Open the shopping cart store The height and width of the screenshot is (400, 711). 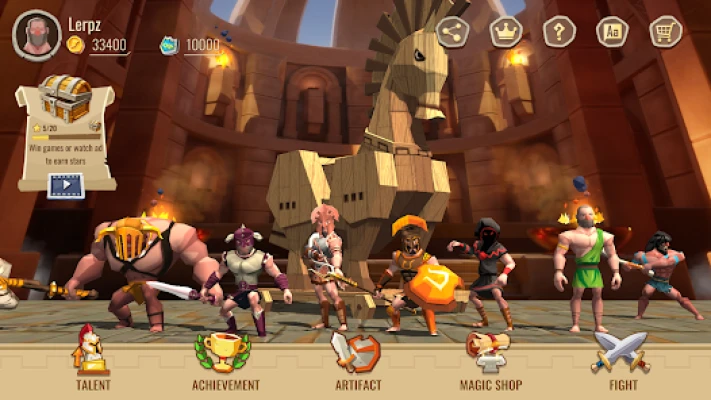pyautogui.click(x=665, y=32)
